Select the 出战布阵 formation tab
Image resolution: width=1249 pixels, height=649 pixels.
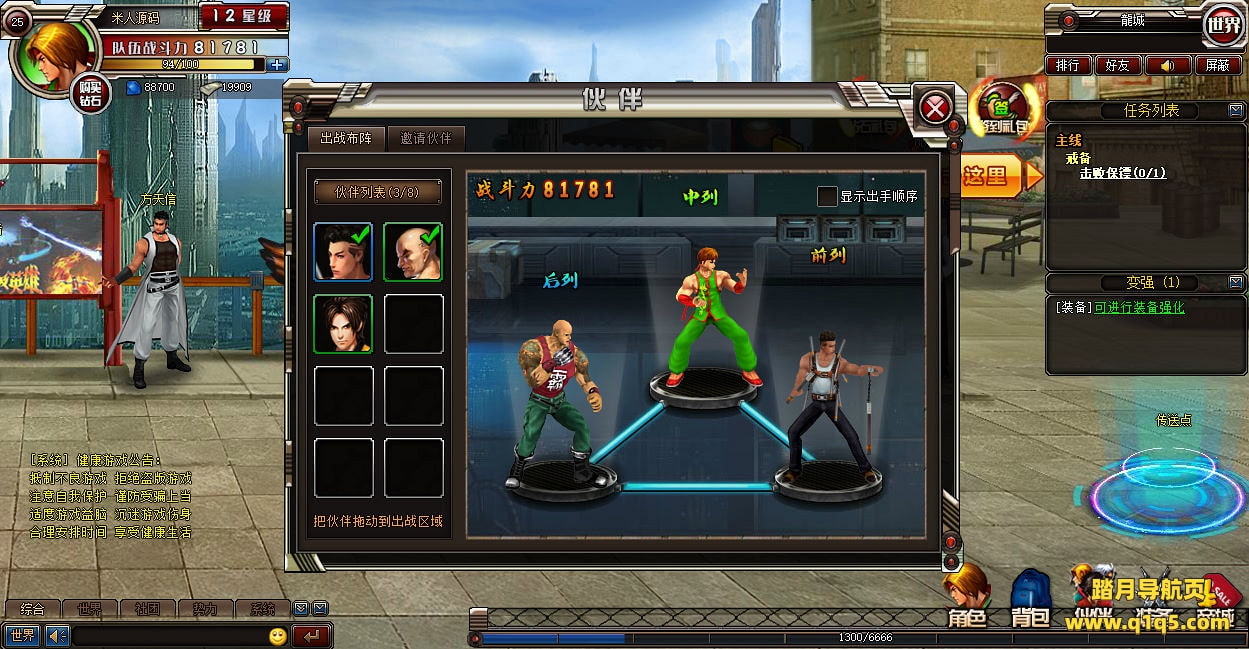coord(345,138)
